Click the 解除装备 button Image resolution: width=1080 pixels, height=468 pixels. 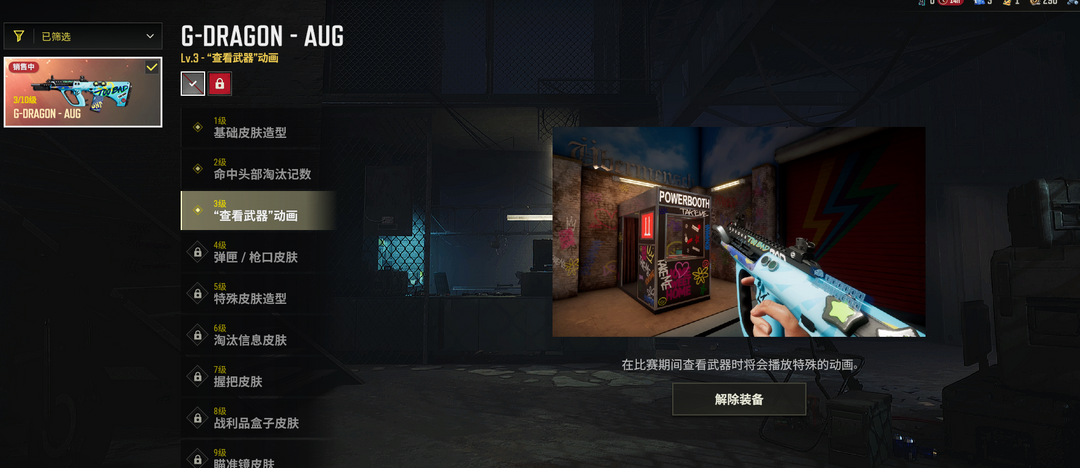(x=739, y=399)
